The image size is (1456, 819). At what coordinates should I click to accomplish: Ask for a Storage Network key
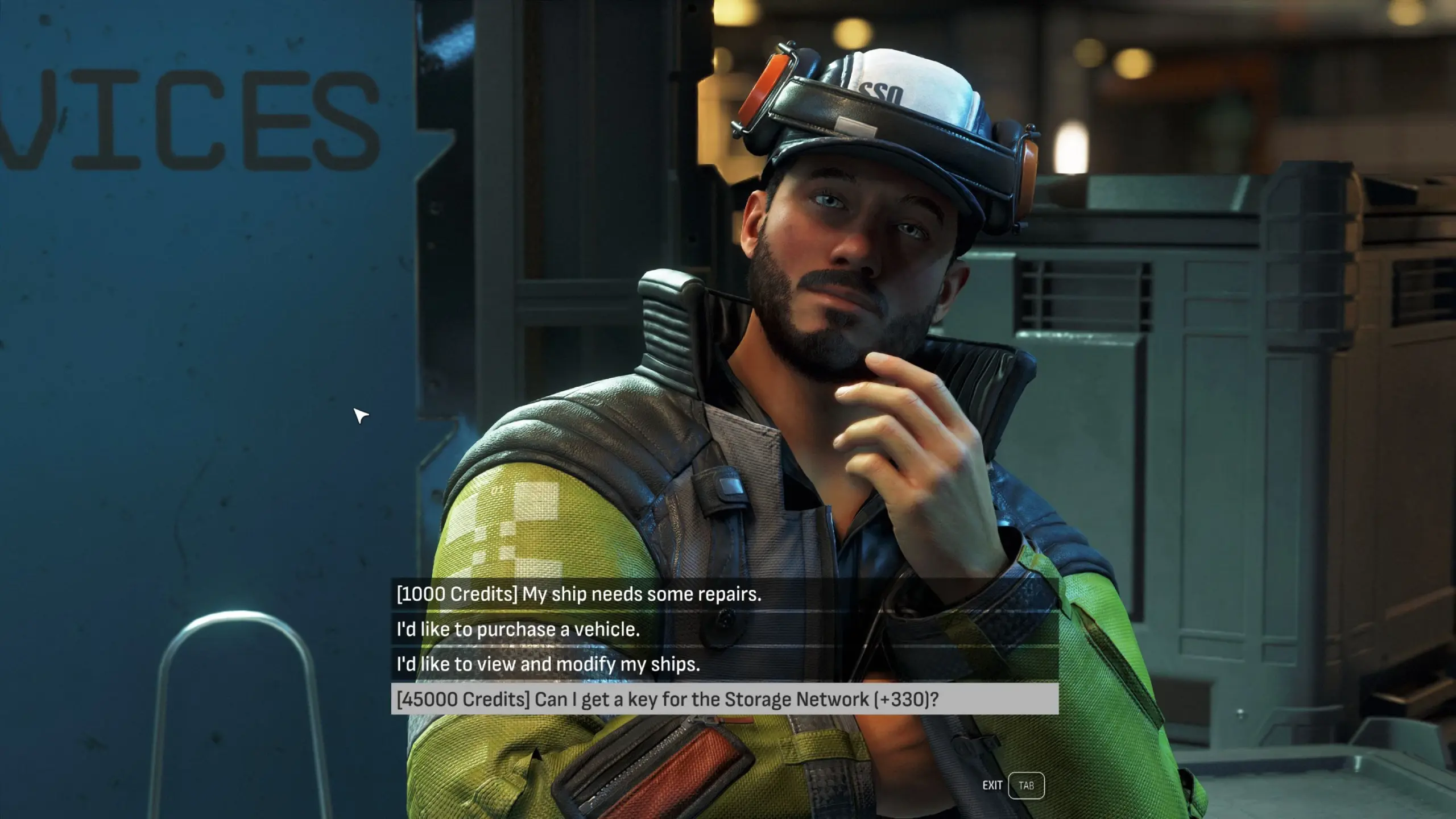[x=667, y=699]
